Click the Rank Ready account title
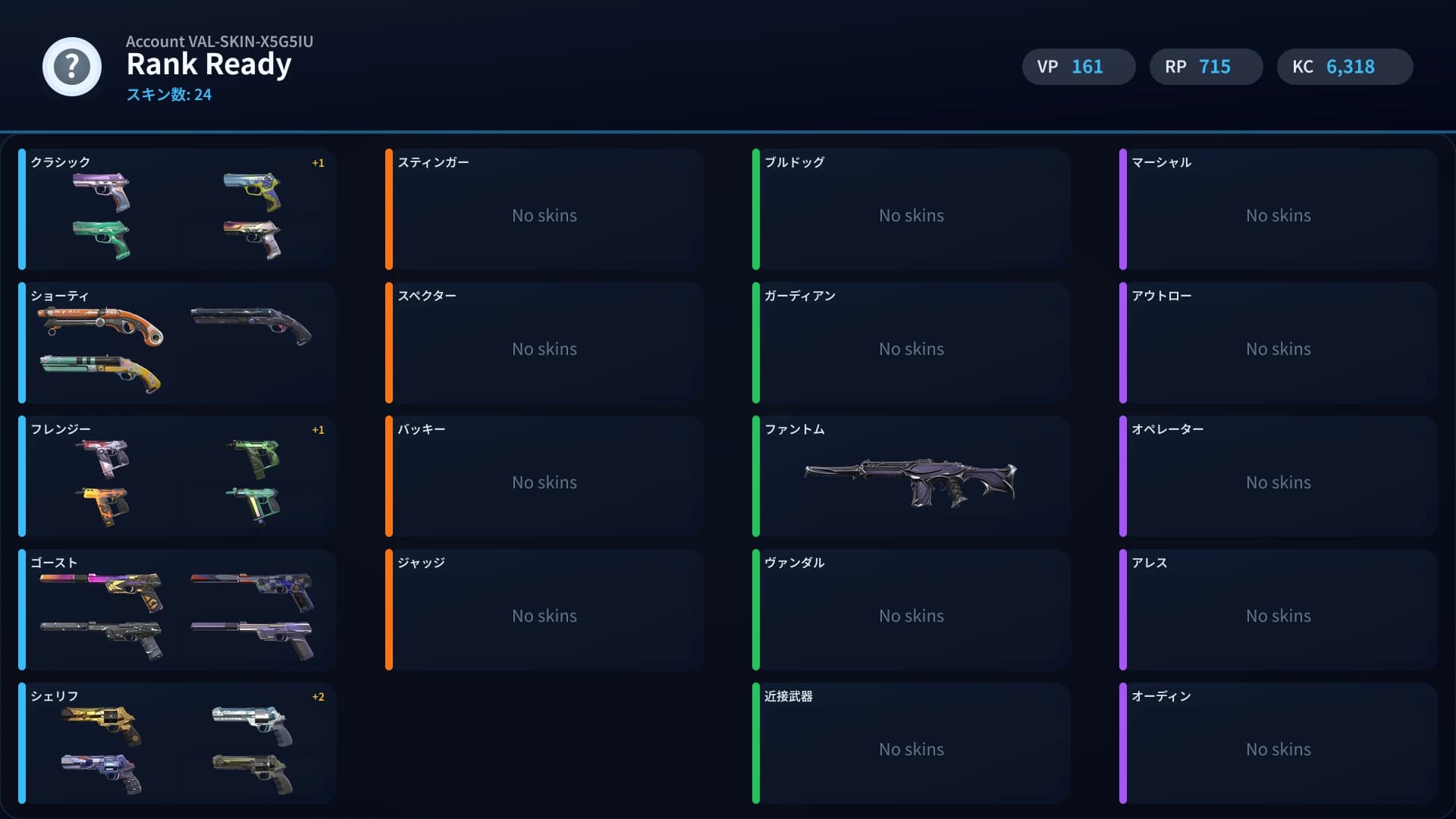The image size is (1456, 819). pos(209,64)
